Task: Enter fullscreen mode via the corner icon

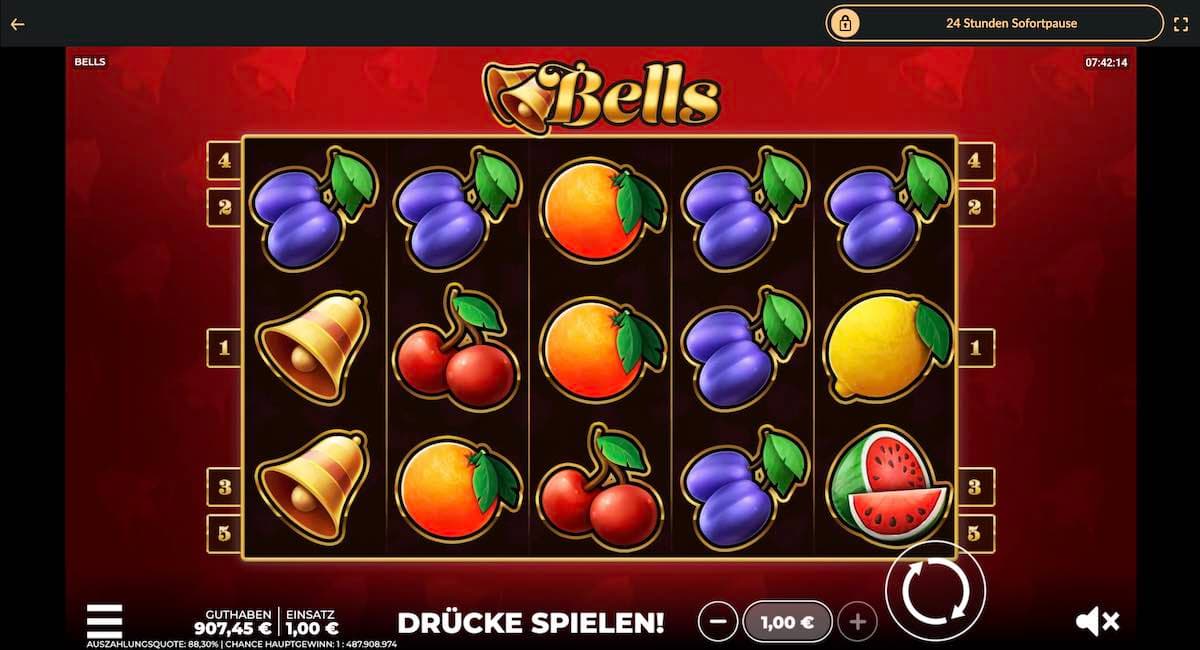Action: pyautogui.click(x=1181, y=23)
